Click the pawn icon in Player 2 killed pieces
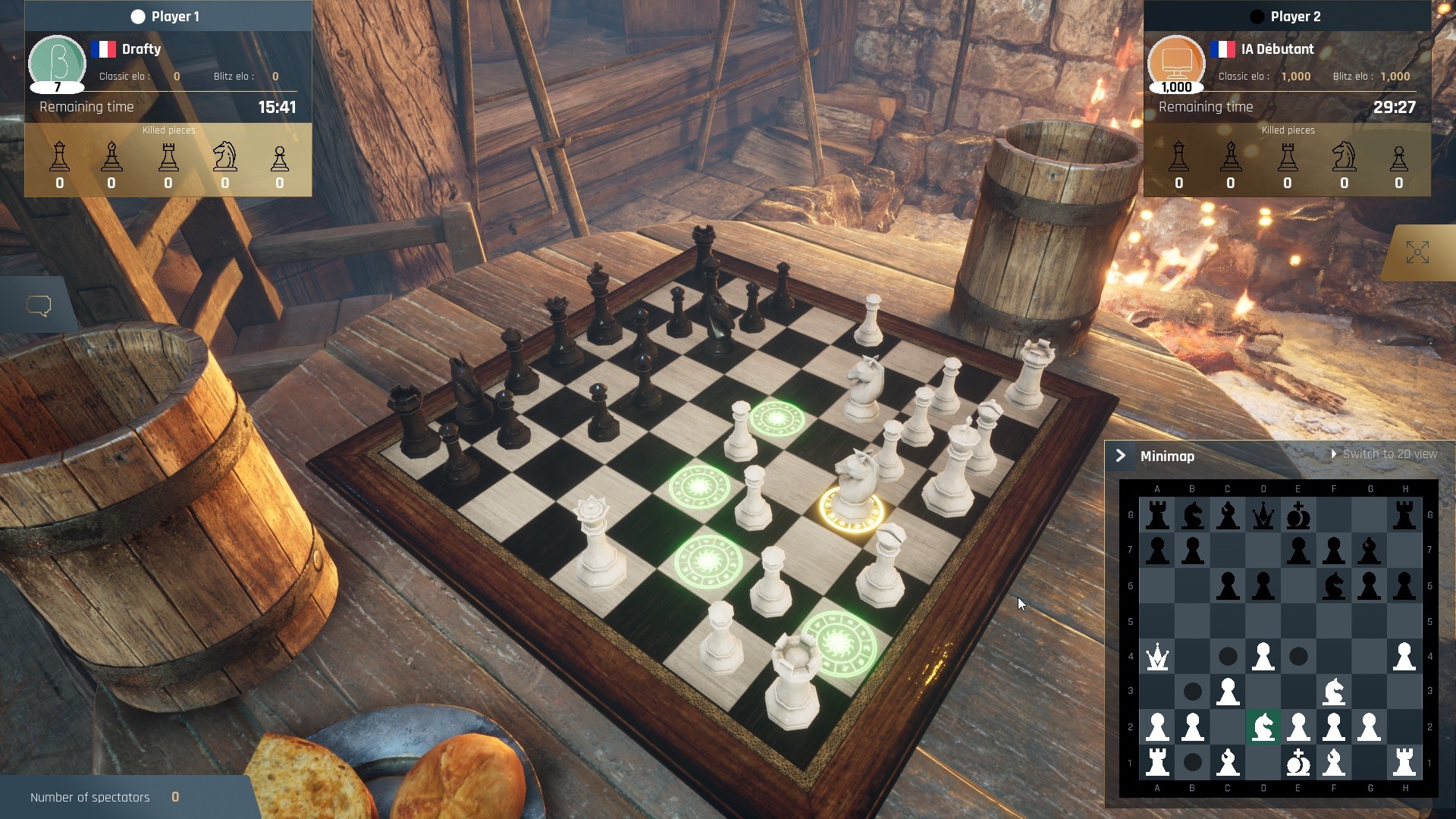 click(1399, 159)
